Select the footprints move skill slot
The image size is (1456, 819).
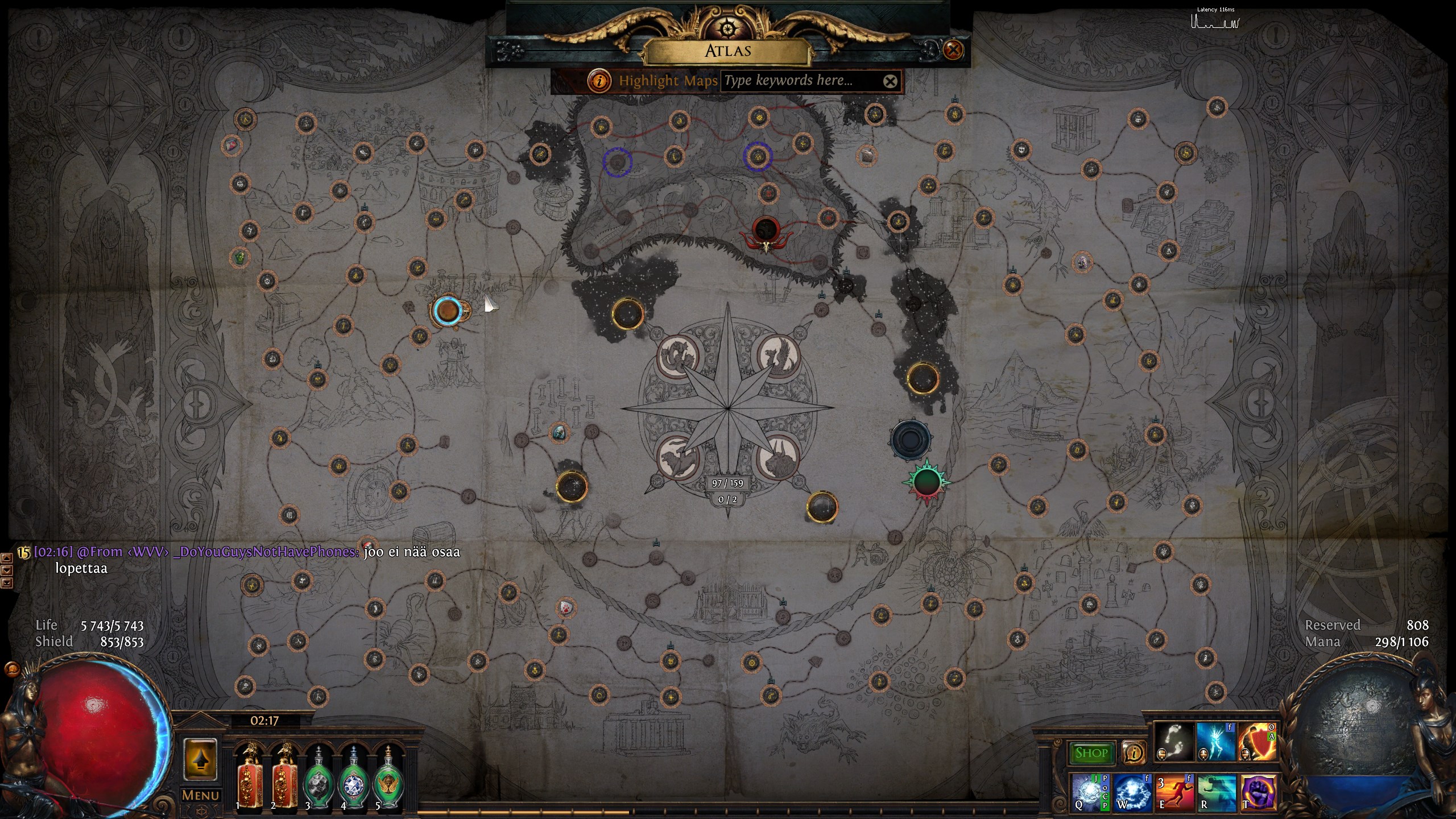coord(1174,742)
